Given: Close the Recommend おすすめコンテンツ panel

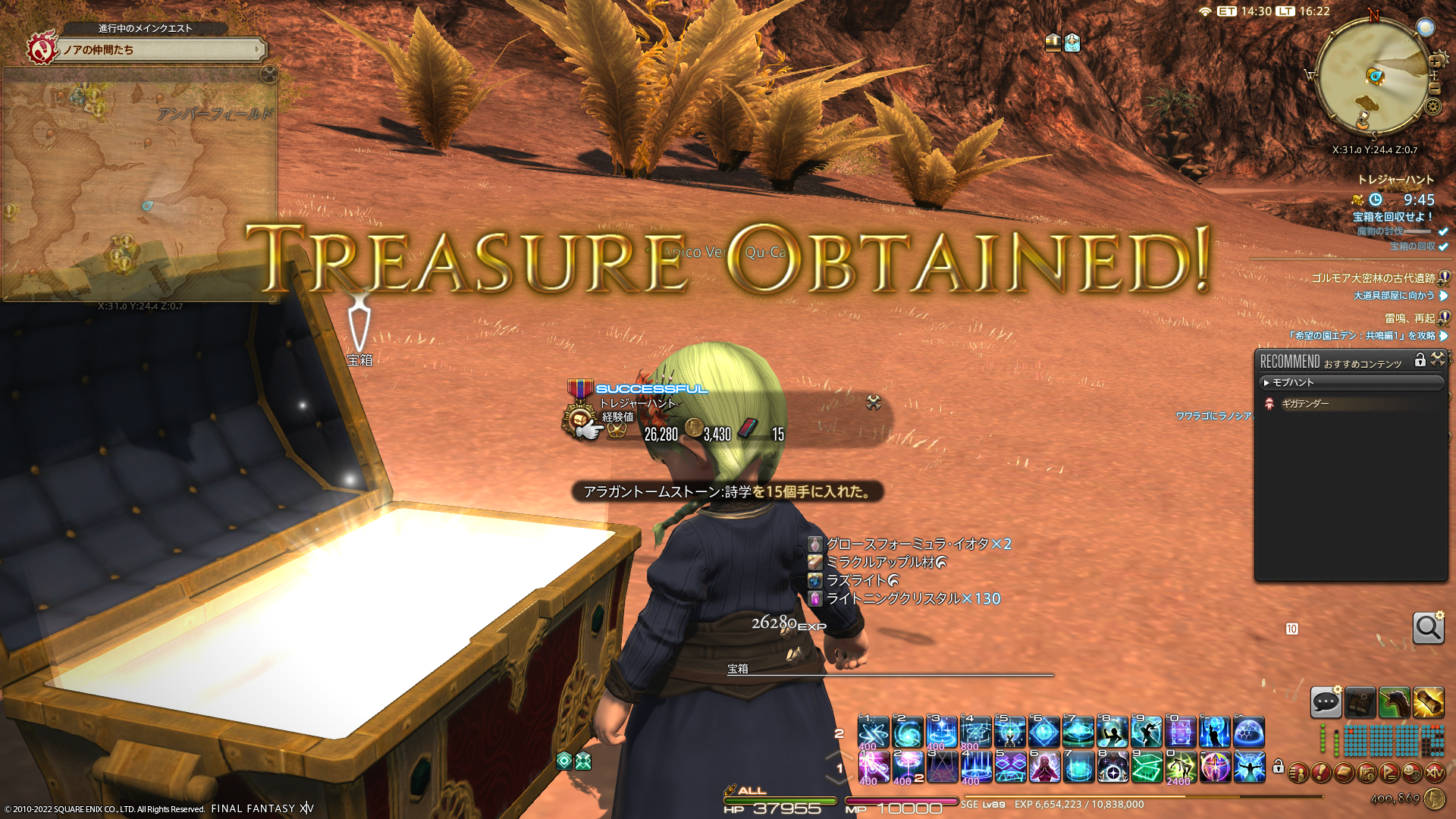Looking at the screenshot, I should click(x=1438, y=359).
